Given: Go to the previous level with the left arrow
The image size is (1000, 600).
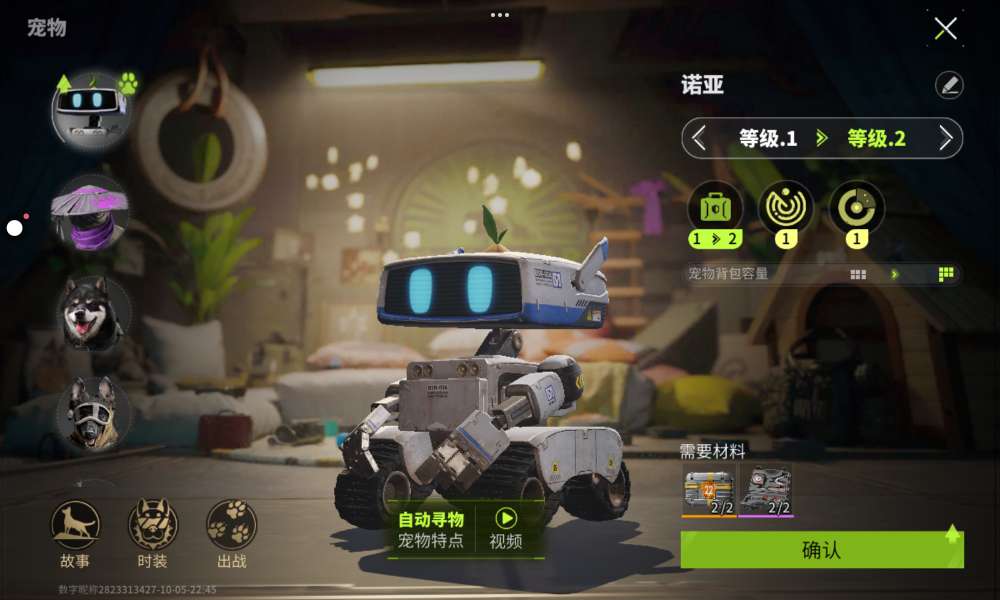Looking at the screenshot, I should (700, 138).
